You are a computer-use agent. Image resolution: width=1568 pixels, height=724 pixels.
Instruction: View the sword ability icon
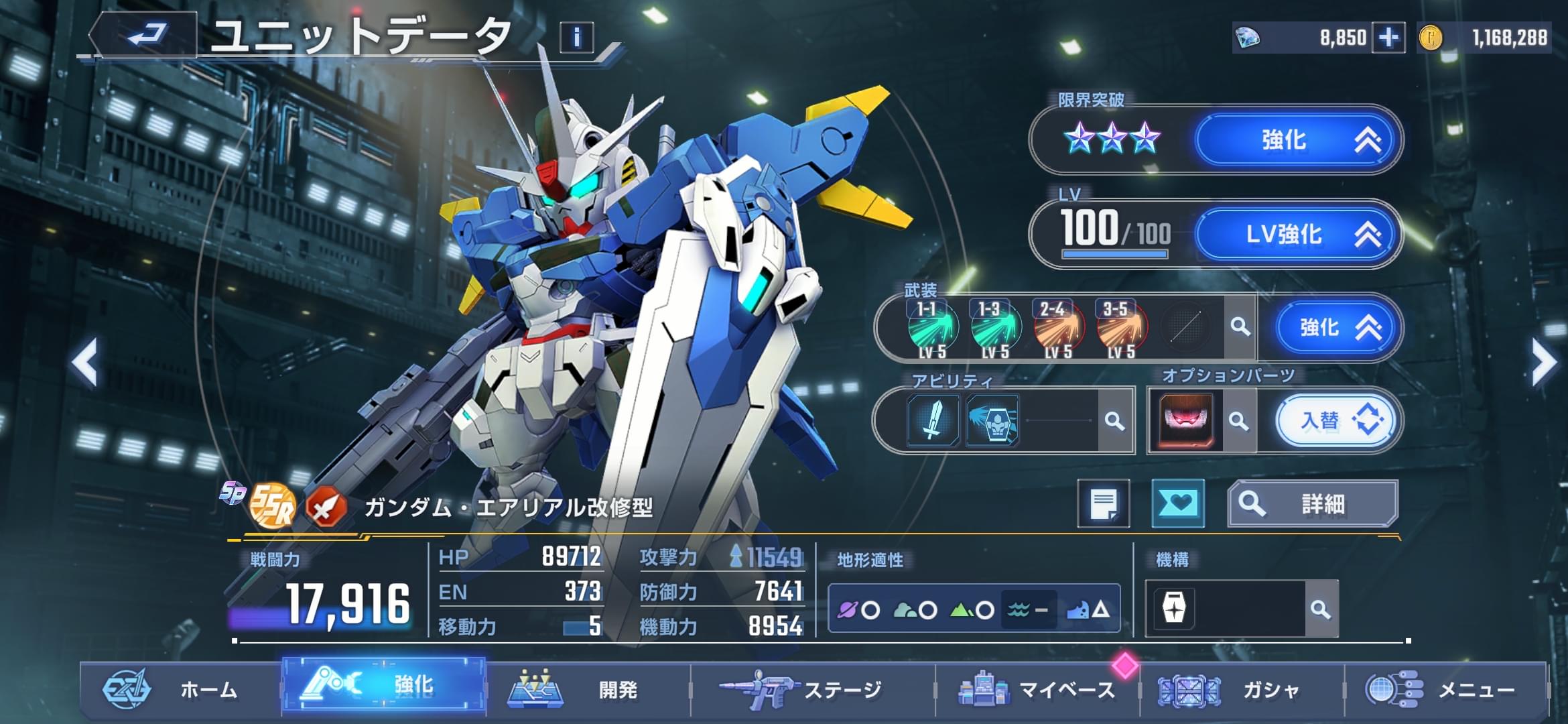[933, 420]
